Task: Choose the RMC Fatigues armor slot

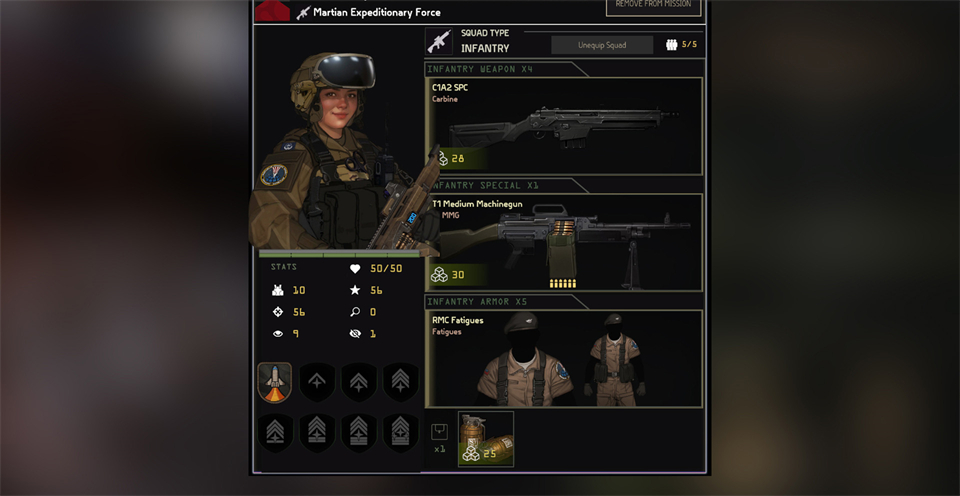Action: (x=564, y=357)
